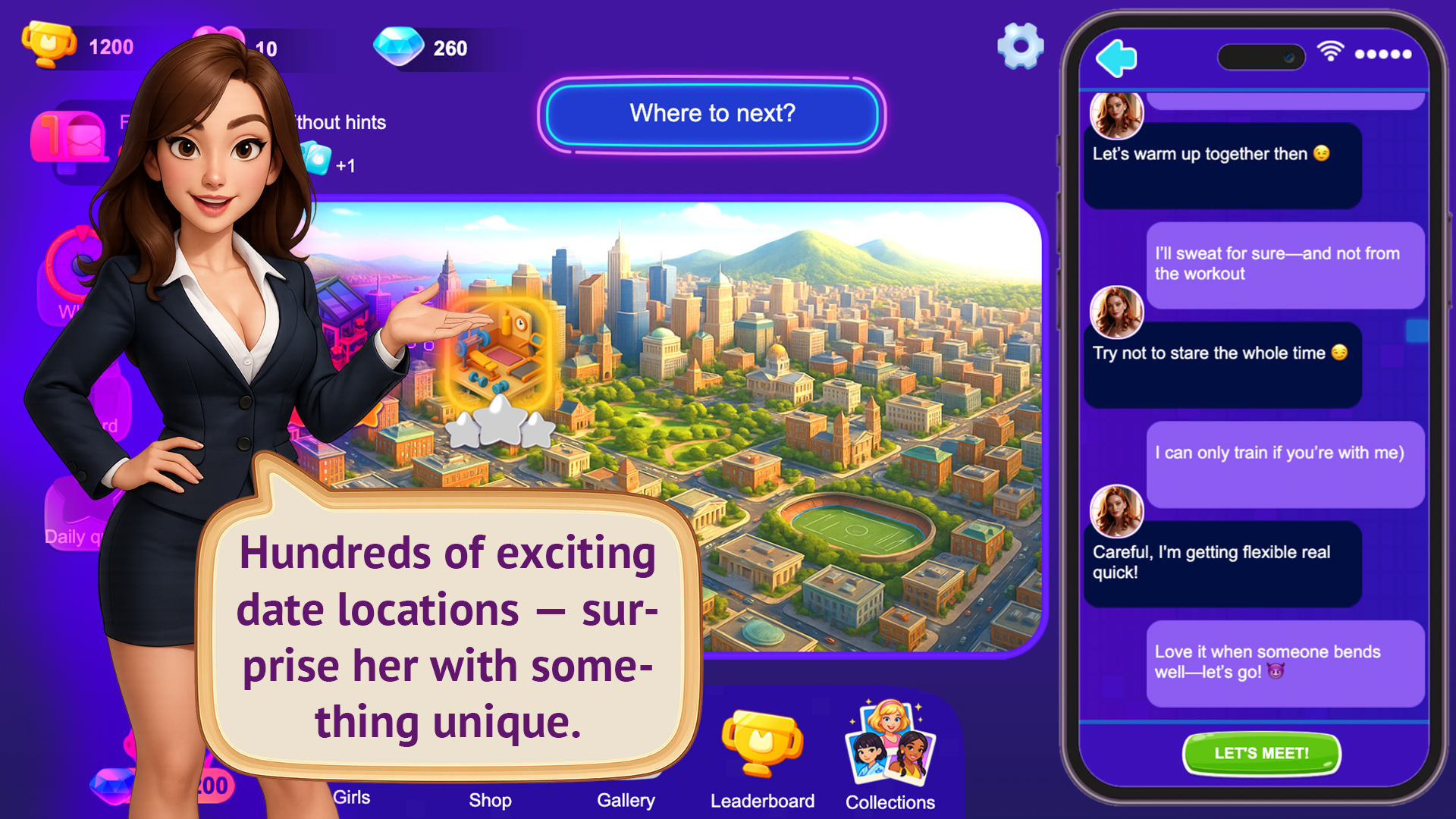Click the diamond currency counter showing 260
The width and height of the screenshot is (1456, 819).
[425, 47]
